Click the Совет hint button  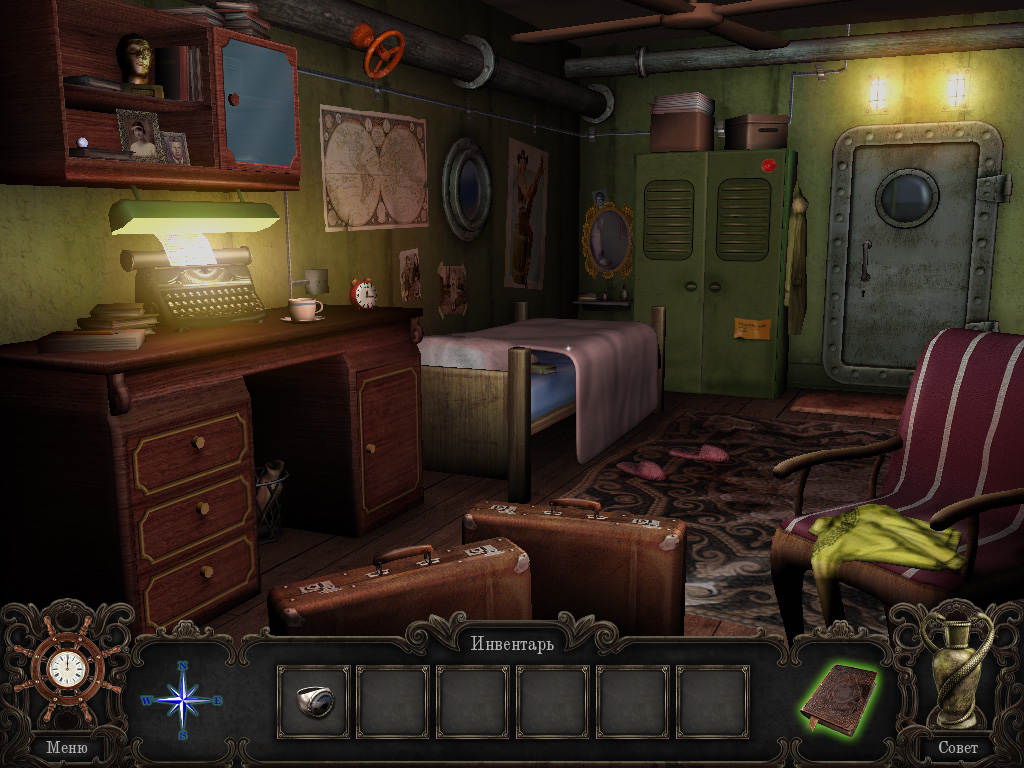(x=957, y=746)
